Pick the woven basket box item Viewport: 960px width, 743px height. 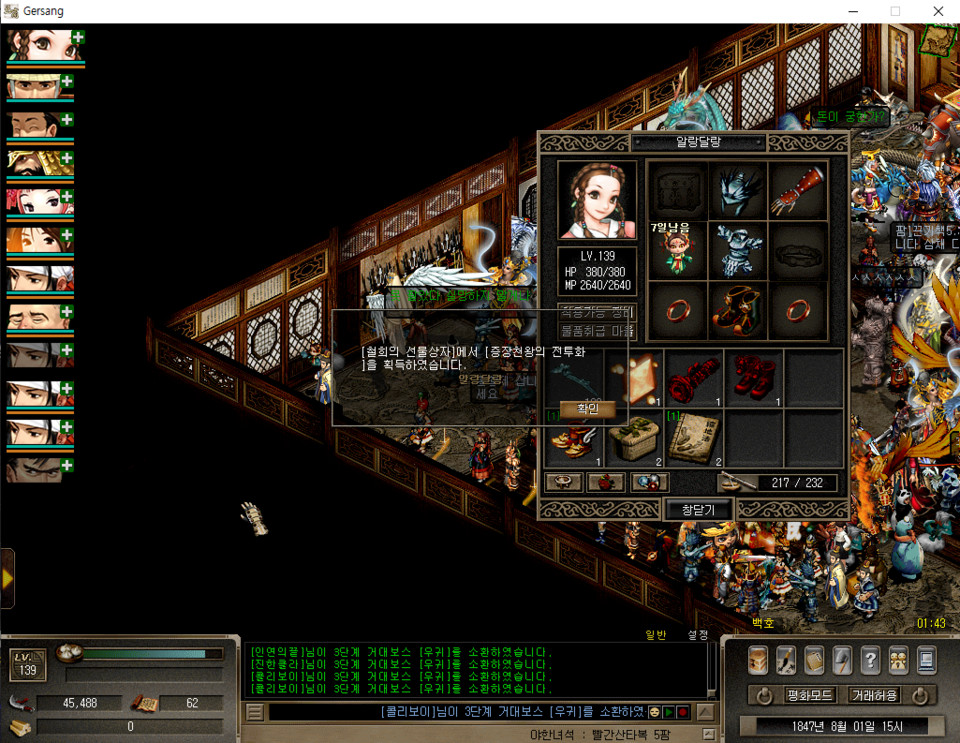click(x=634, y=437)
